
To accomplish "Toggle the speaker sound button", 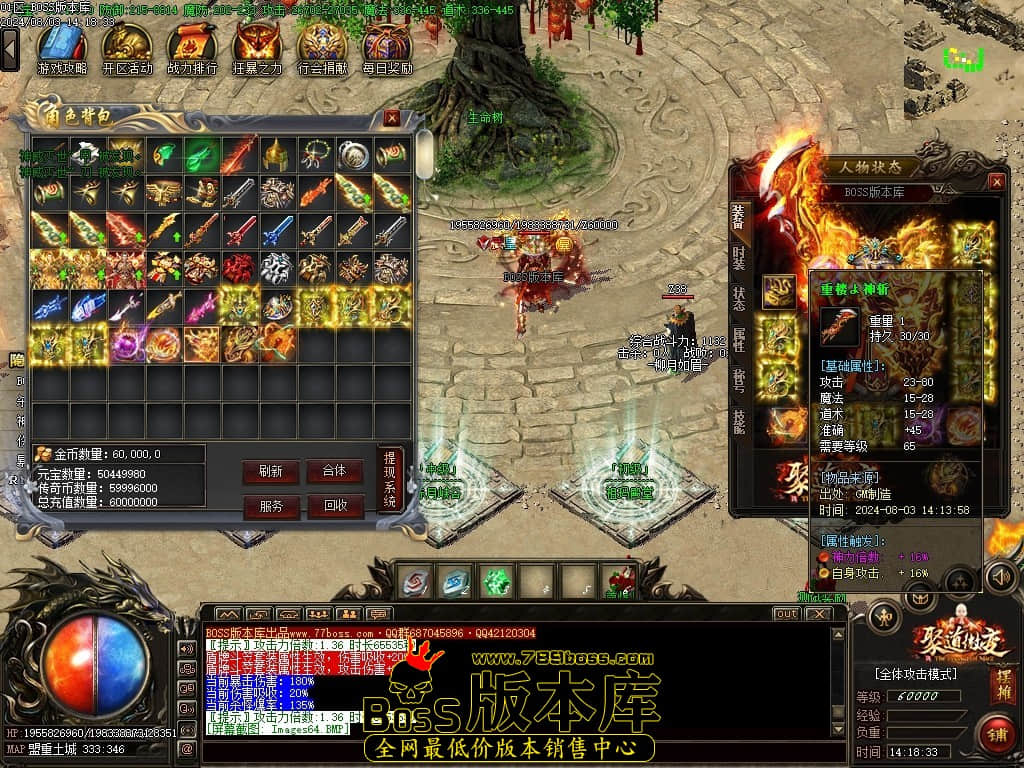I will (1000, 577).
